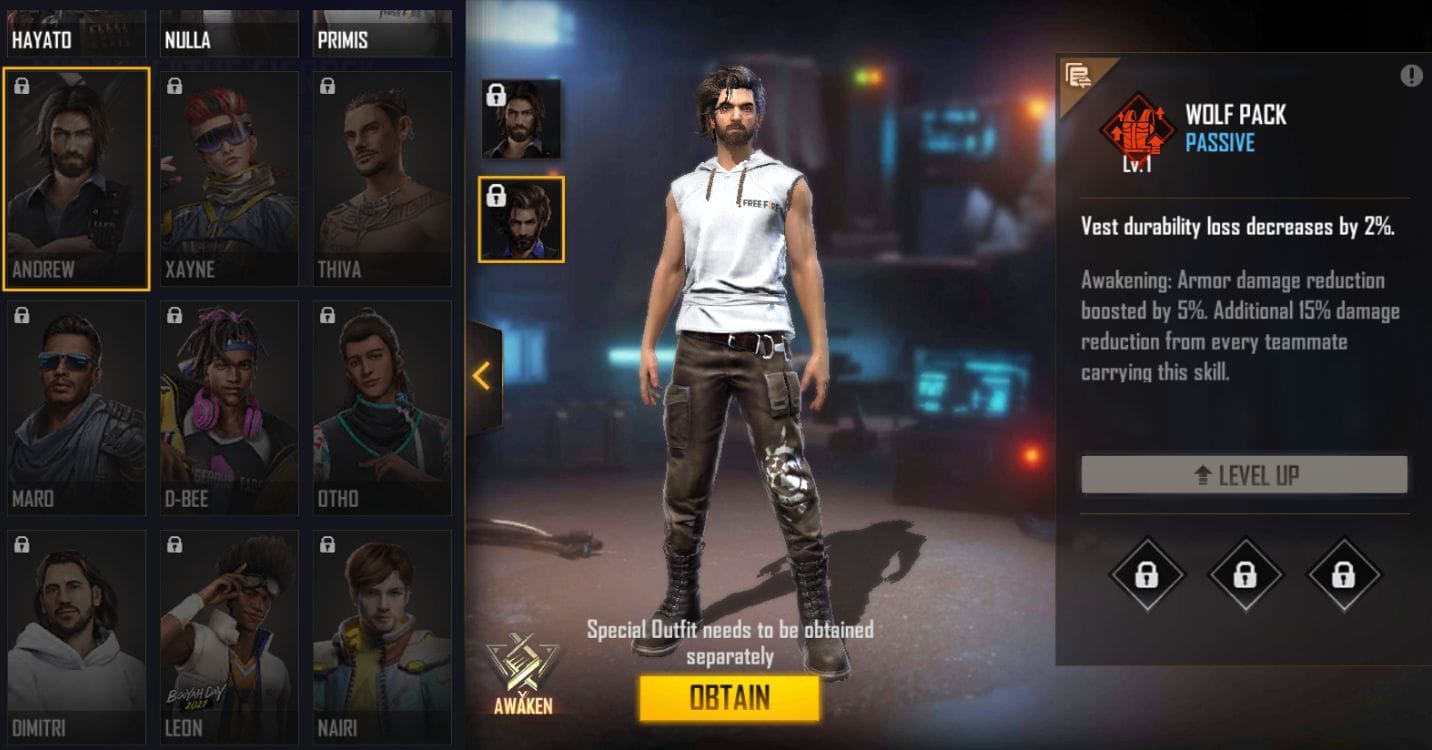
Task: Tap the info icon in the top-right corner
Action: (1413, 74)
